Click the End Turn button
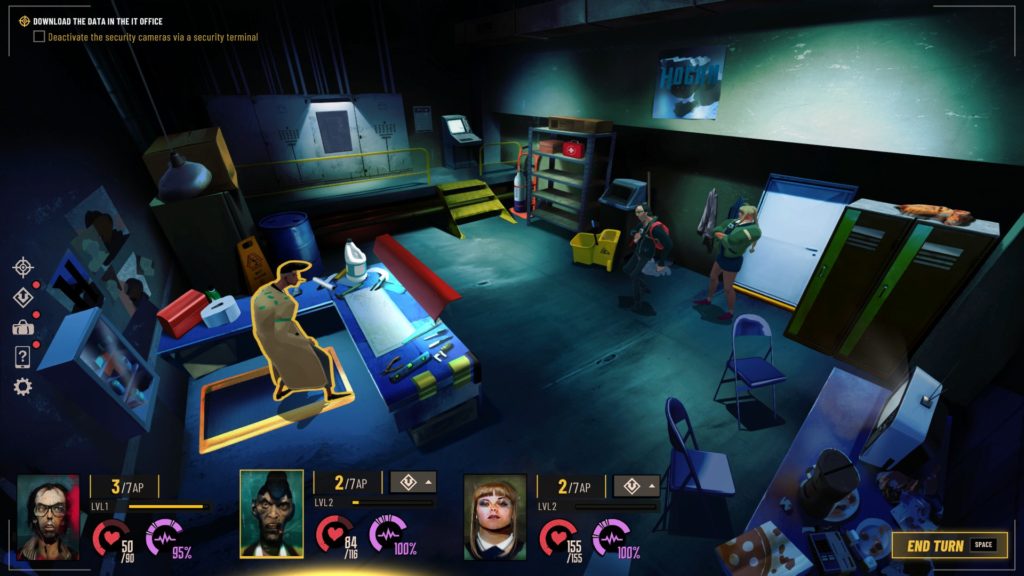Screen dimensions: 1024x576 948,545
